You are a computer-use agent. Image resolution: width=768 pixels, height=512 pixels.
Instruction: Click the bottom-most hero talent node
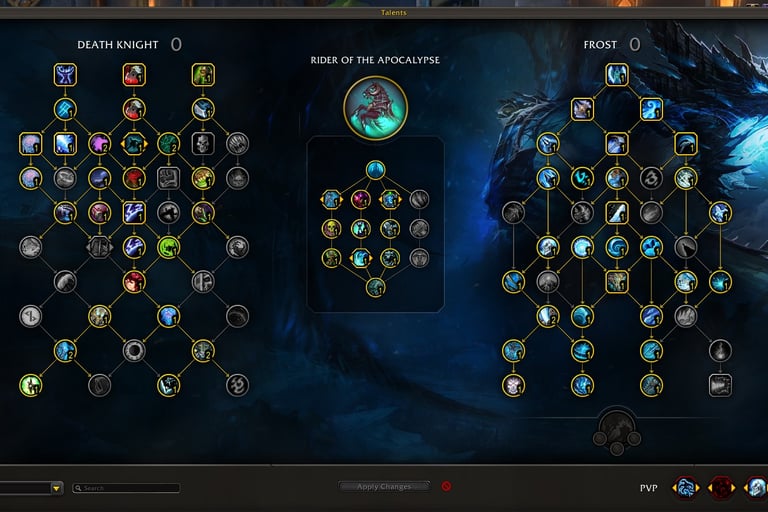(375, 288)
